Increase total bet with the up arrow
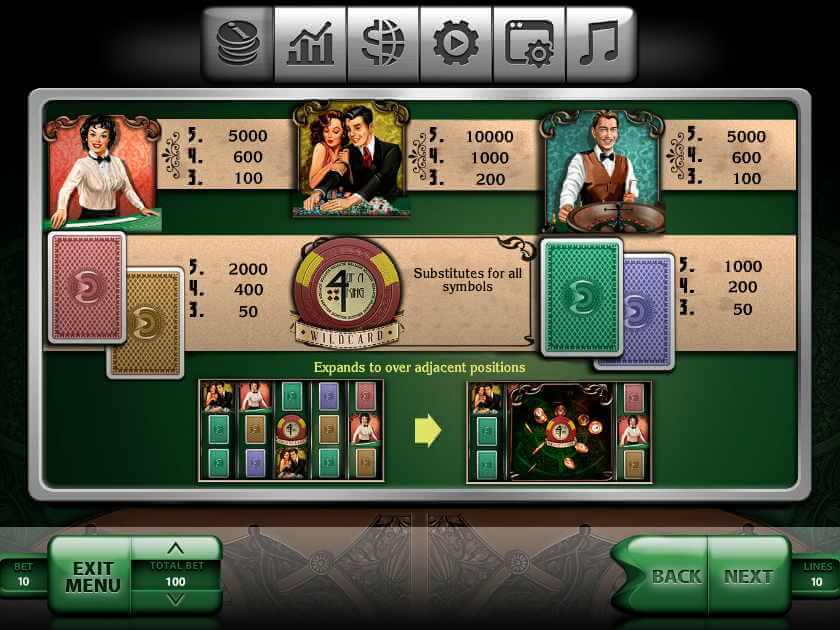 [176, 549]
